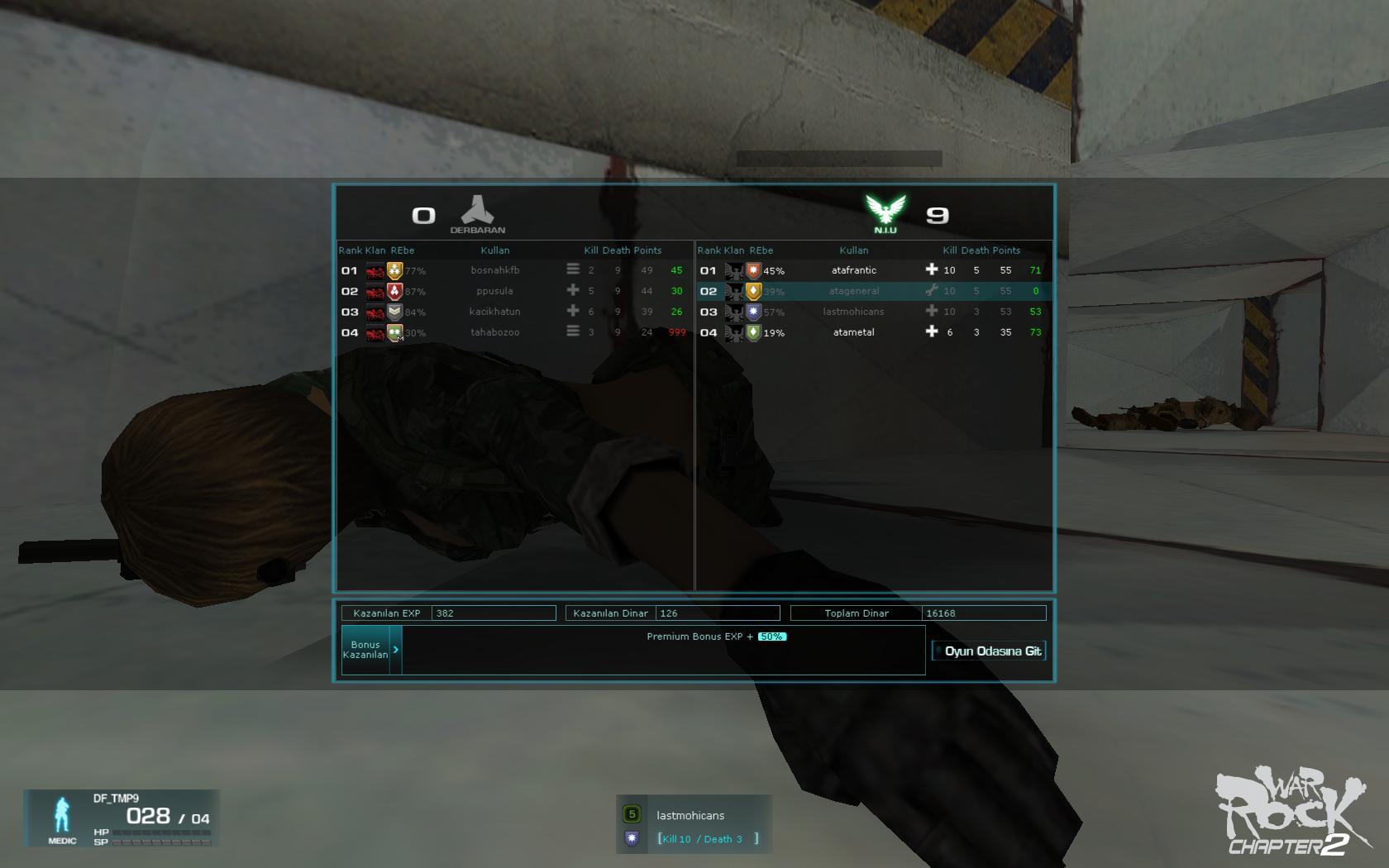Select the atametal player row
1389x868 pixels.
854,332
